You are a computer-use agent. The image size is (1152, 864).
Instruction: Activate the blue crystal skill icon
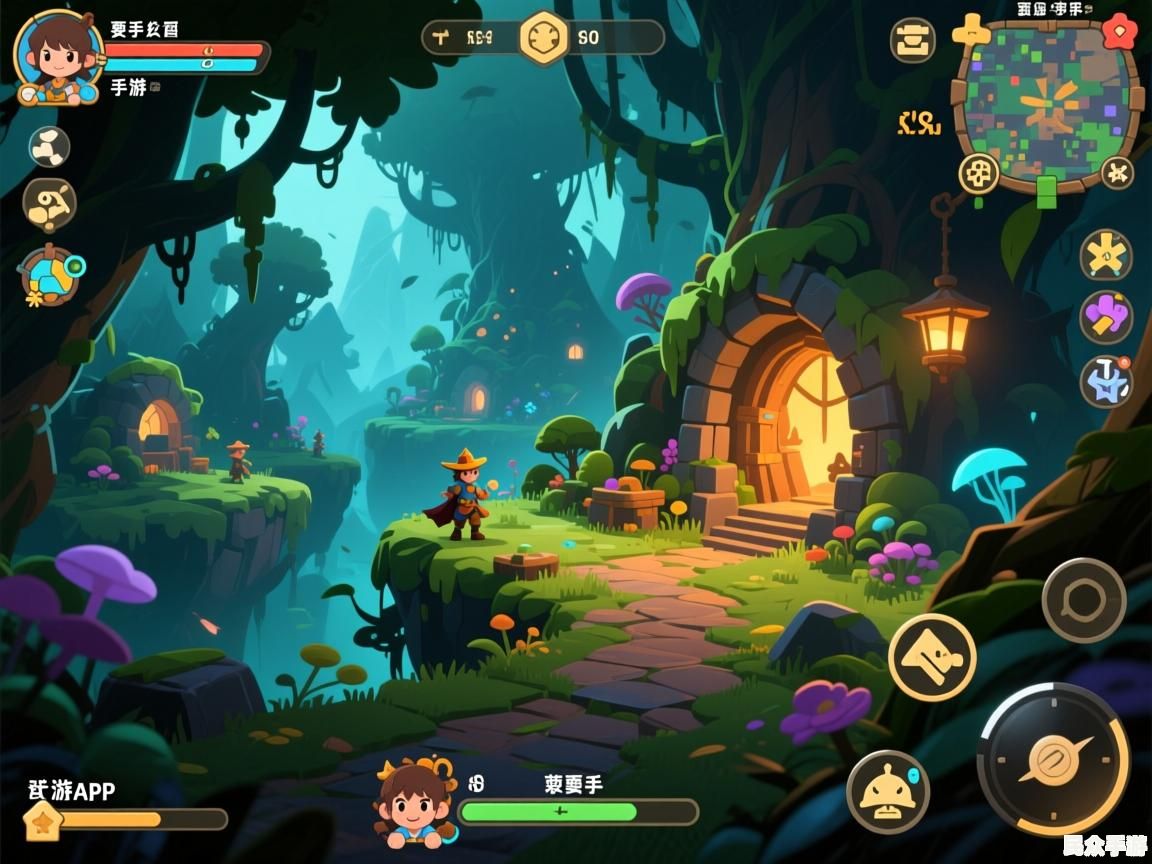[1106, 381]
